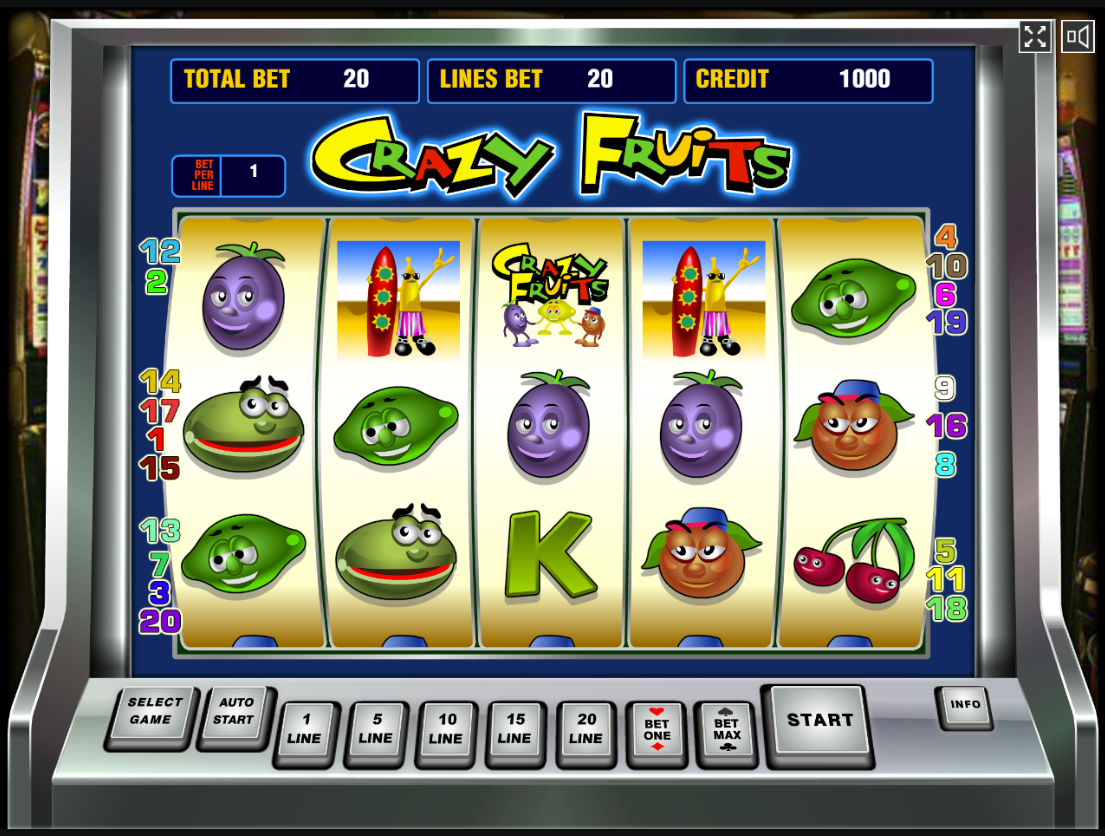Open the Info paytable
The height and width of the screenshot is (836, 1105).
[965, 704]
